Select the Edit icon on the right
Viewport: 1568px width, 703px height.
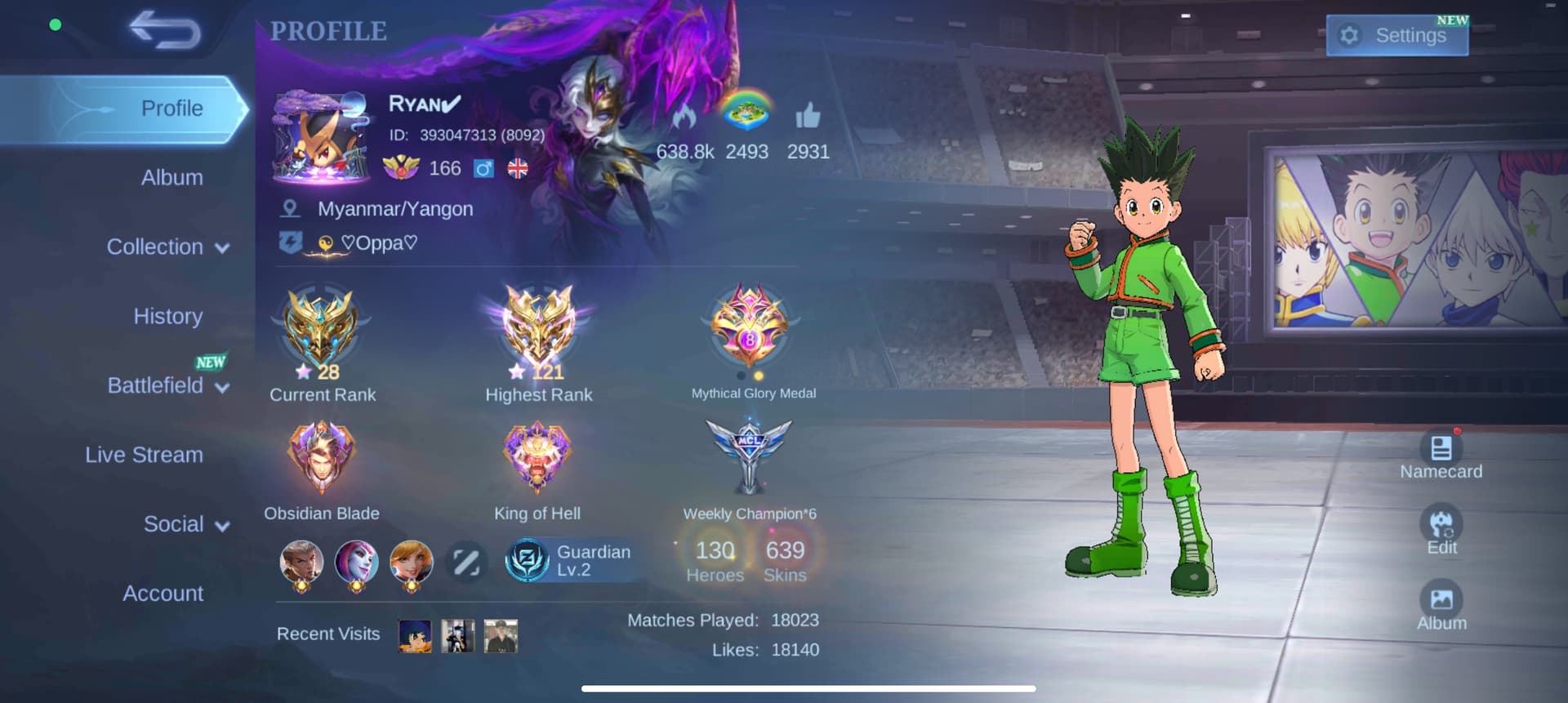click(x=1444, y=528)
